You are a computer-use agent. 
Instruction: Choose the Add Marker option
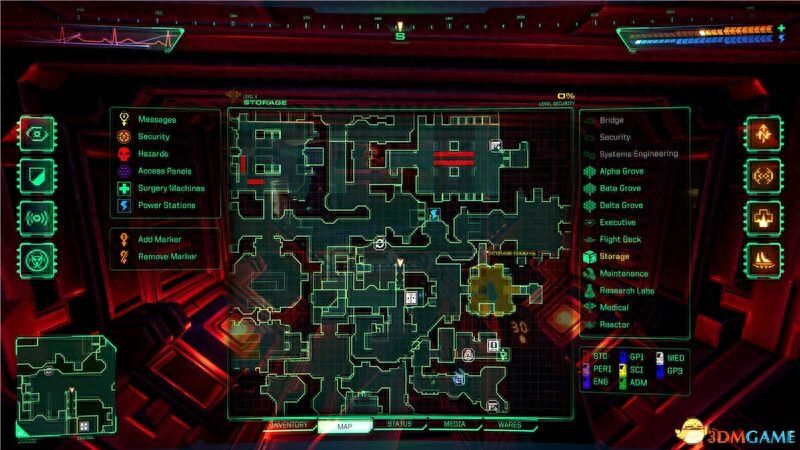[x=160, y=240]
